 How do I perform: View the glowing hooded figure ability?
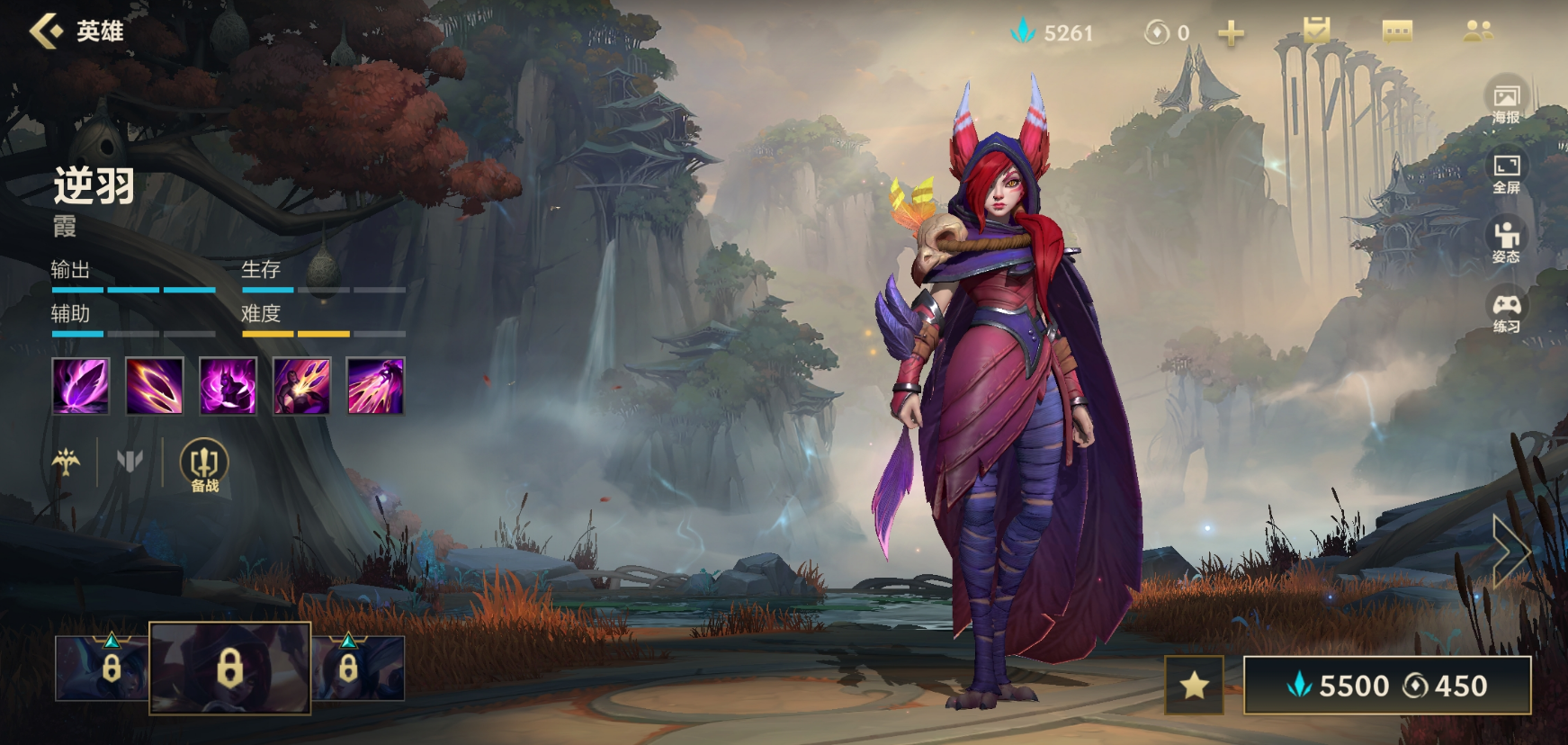click(x=228, y=386)
